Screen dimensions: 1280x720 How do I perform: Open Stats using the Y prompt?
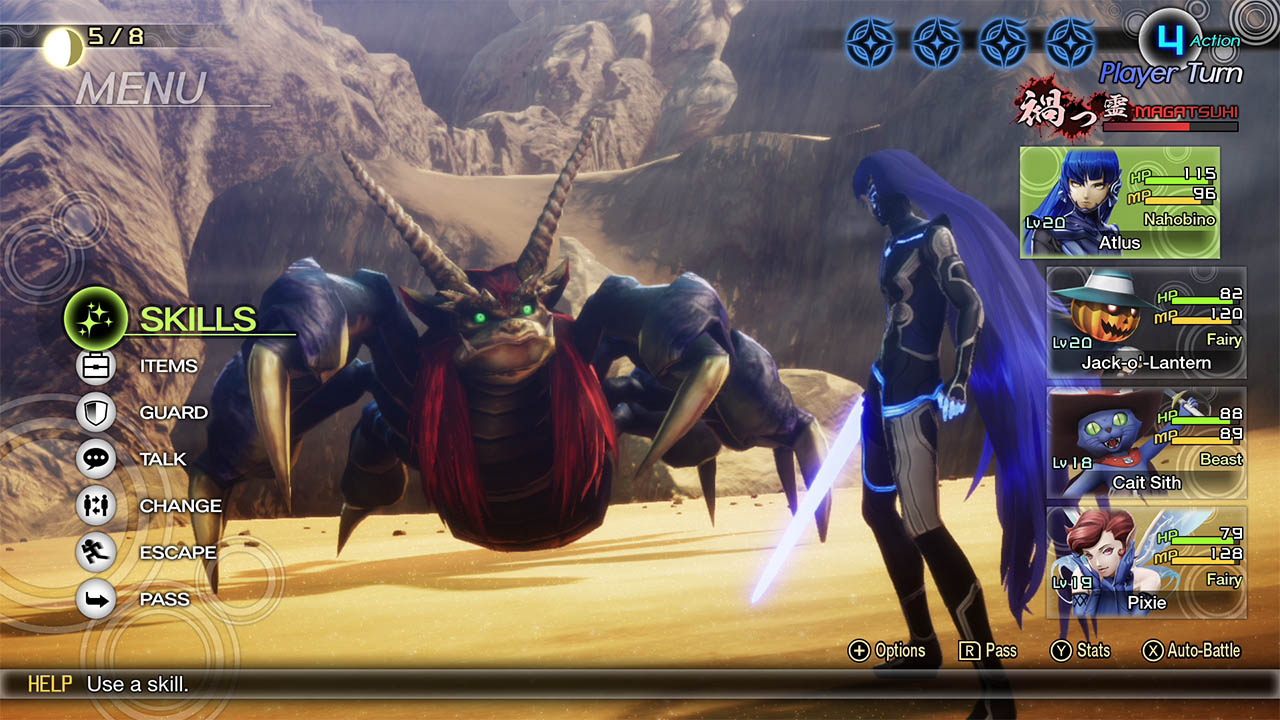coord(1080,650)
